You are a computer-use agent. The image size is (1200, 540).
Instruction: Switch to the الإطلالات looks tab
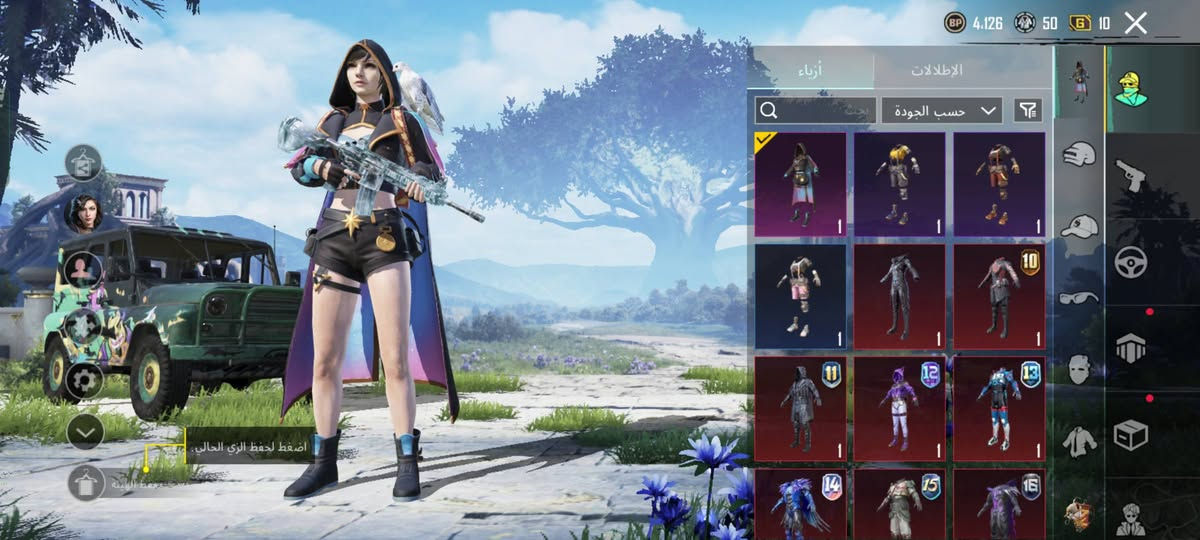coord(936,70)
